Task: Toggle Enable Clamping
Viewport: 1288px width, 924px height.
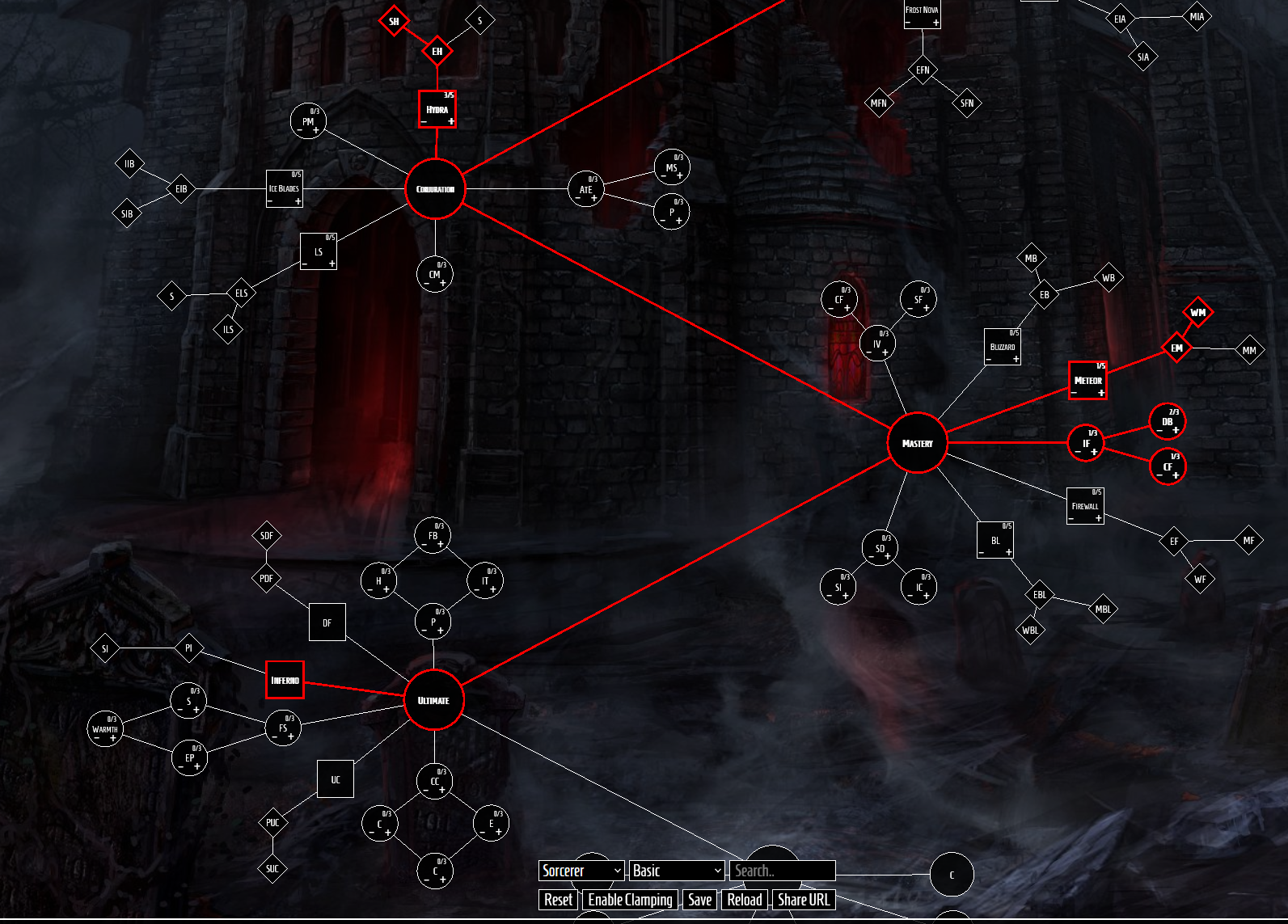Action: pos(630,900)
